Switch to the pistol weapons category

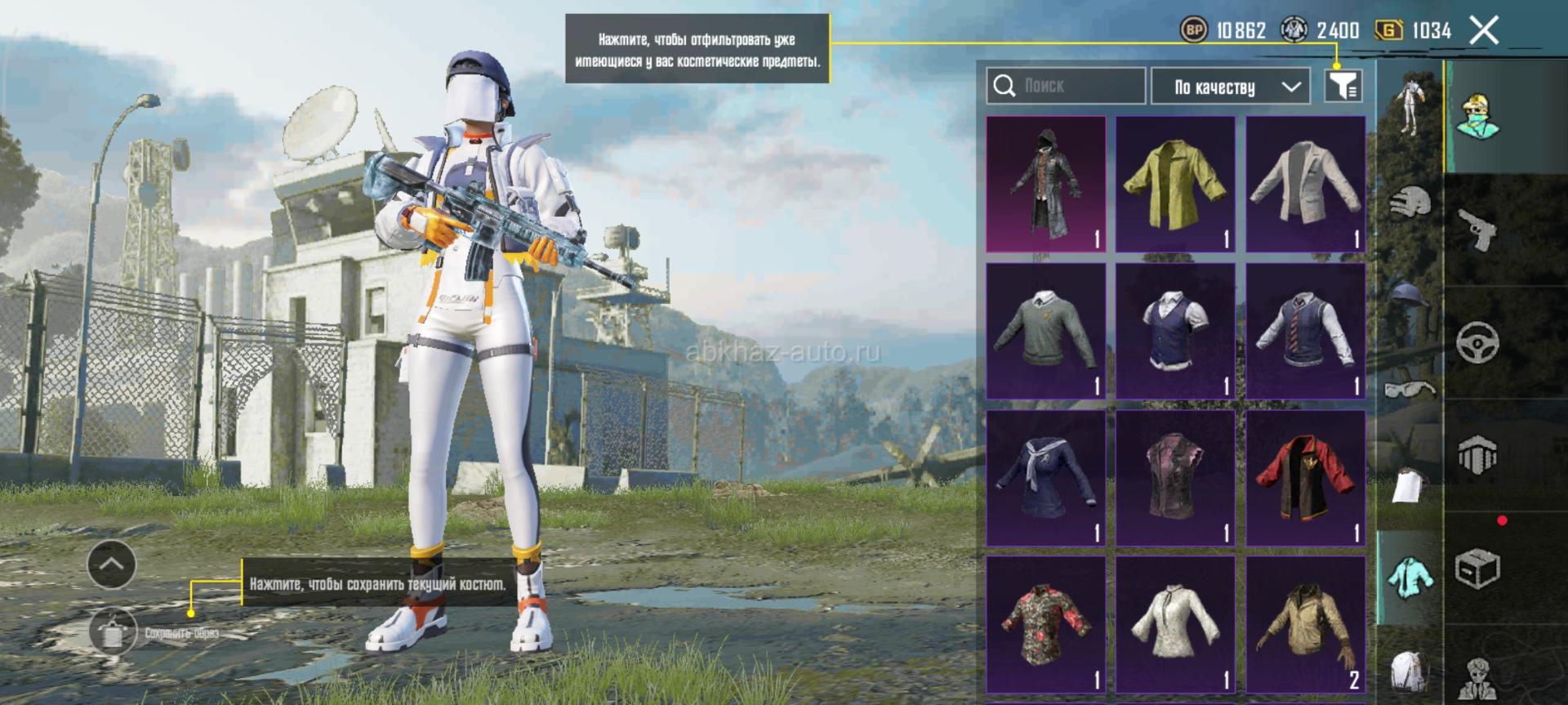(1478, 229)
